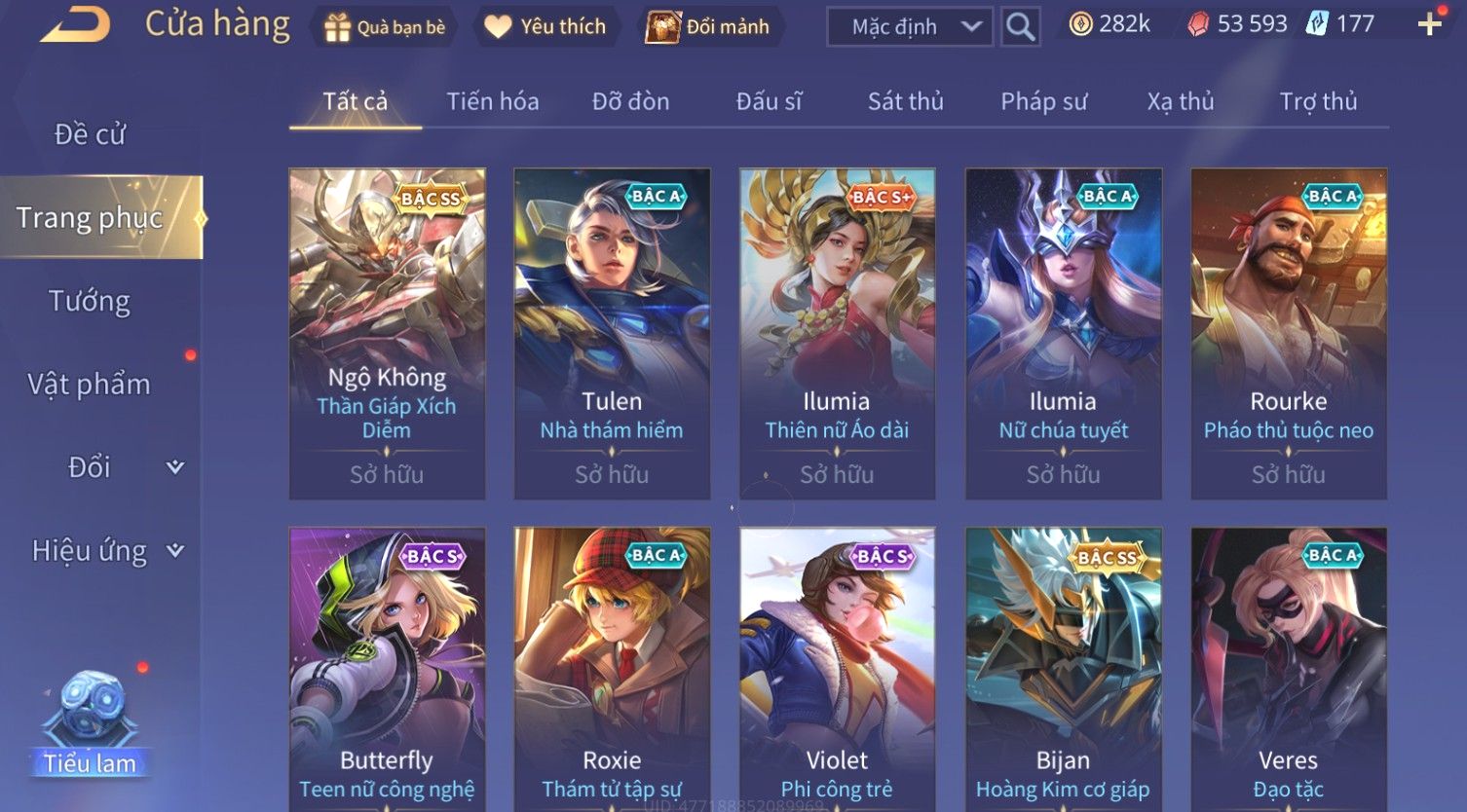Expand the Hiệu ứng sidebar menu

[x=105, y=551]
